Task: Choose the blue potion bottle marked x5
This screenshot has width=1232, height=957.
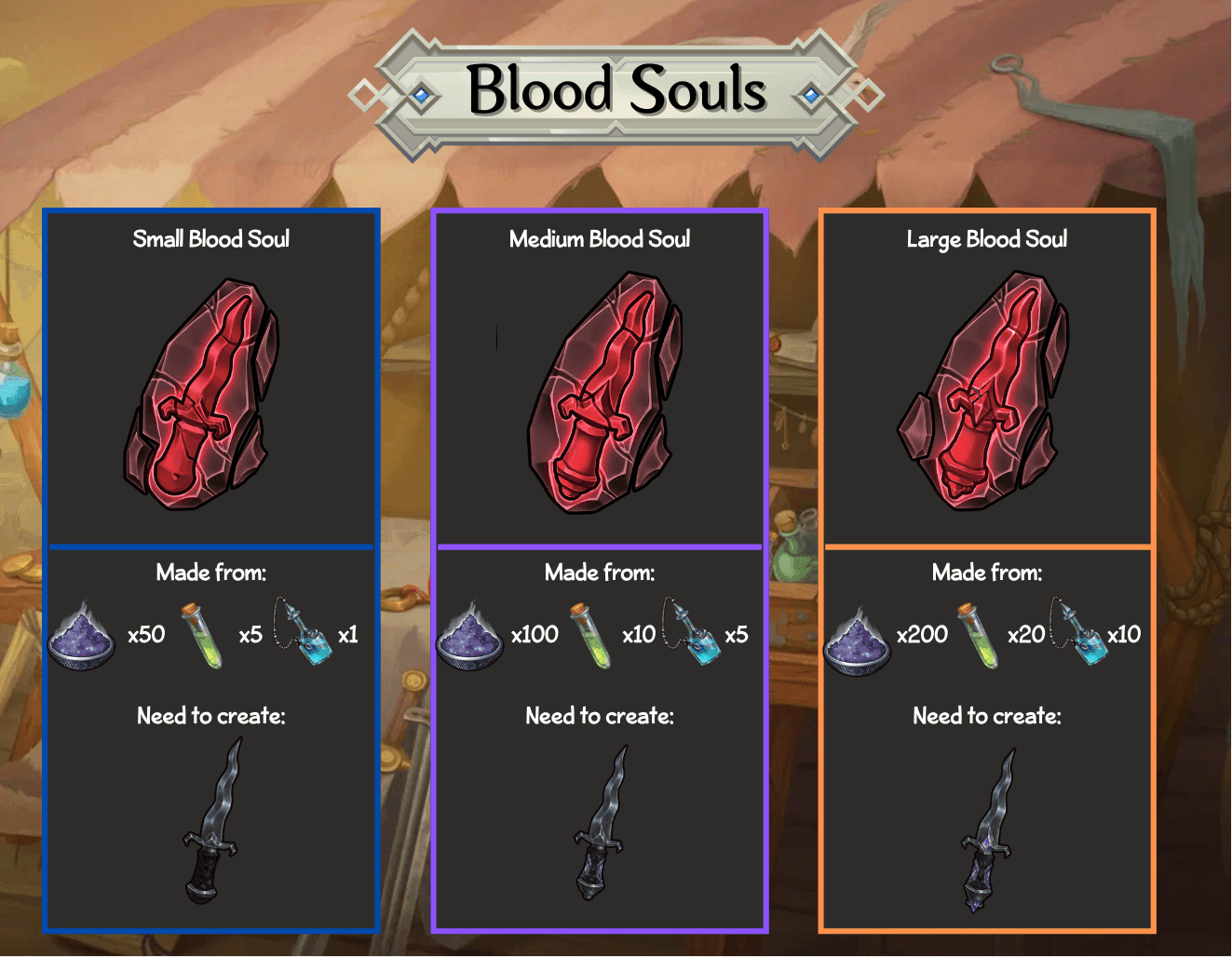Action: pos(691,633)
